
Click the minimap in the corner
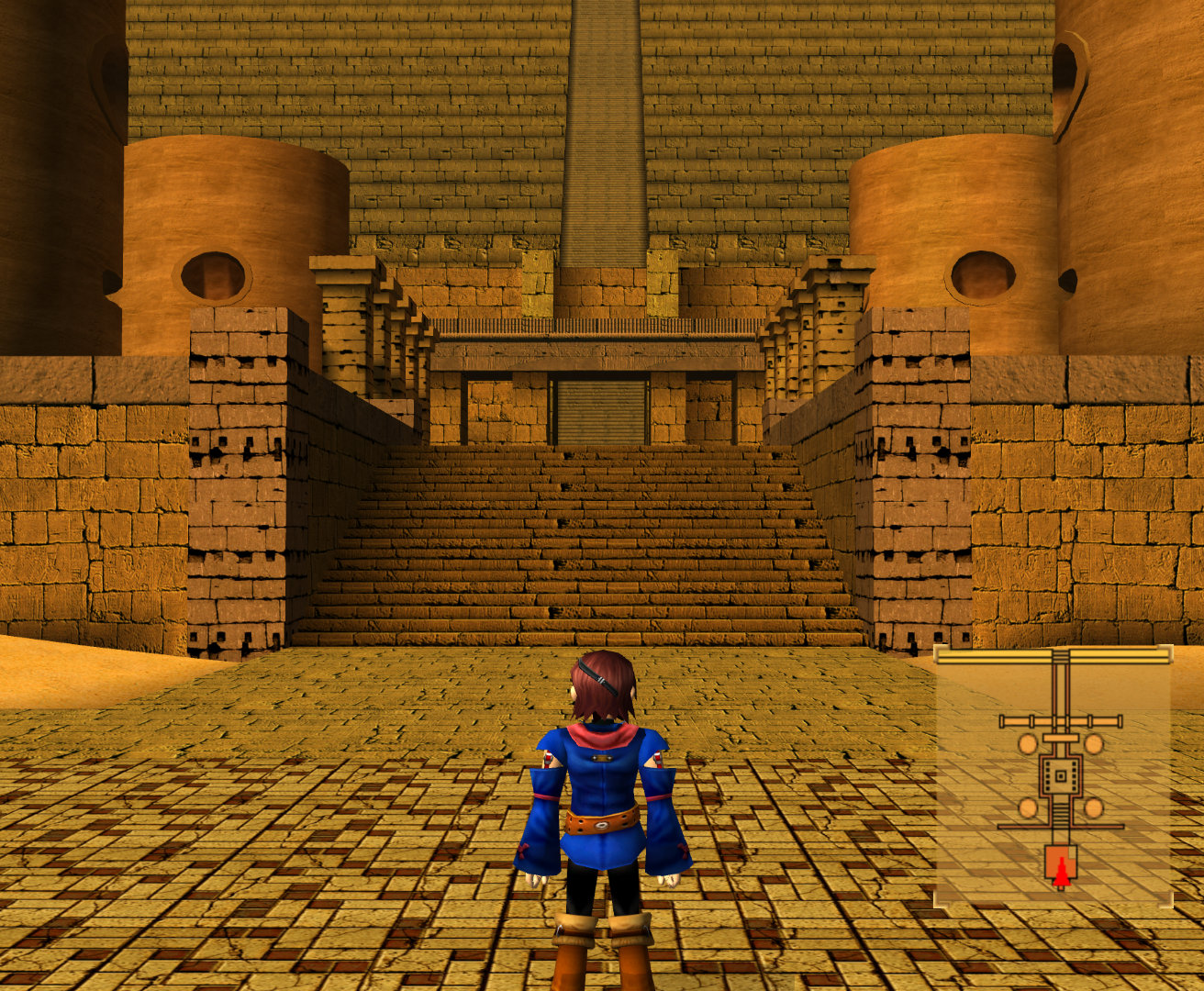[x=1053, y=775]
